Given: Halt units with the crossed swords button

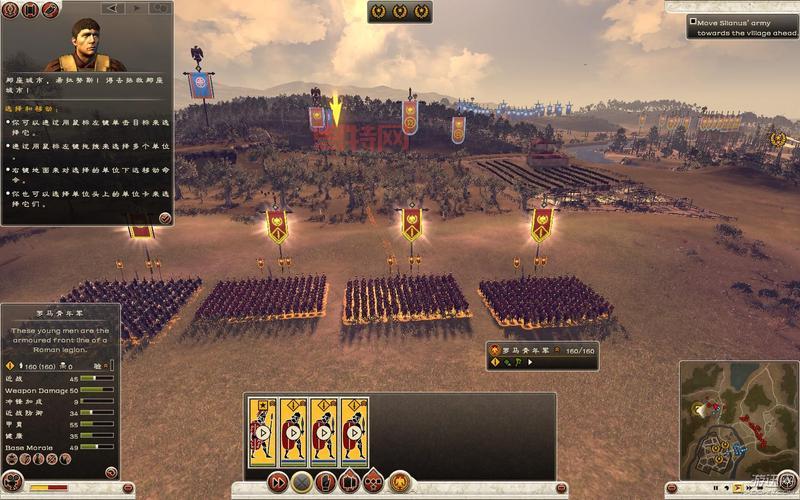Looking at the screenshot, I should click(x=302, y=482).
